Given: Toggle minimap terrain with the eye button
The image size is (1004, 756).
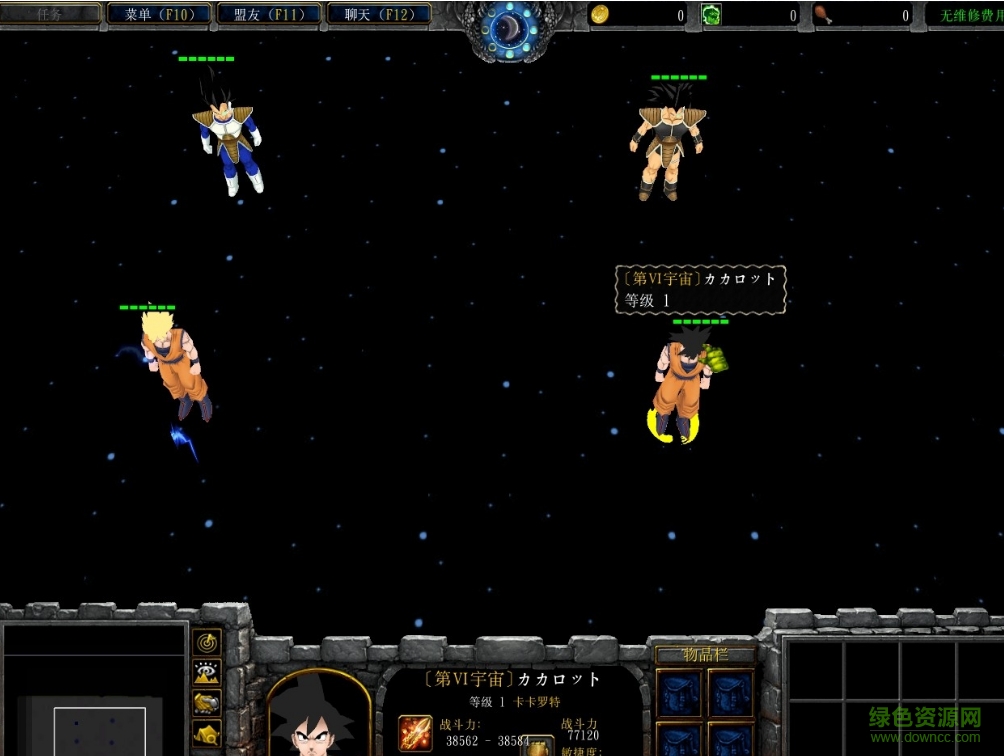Looking at the screenshot, I should click(x=207, y=673).
